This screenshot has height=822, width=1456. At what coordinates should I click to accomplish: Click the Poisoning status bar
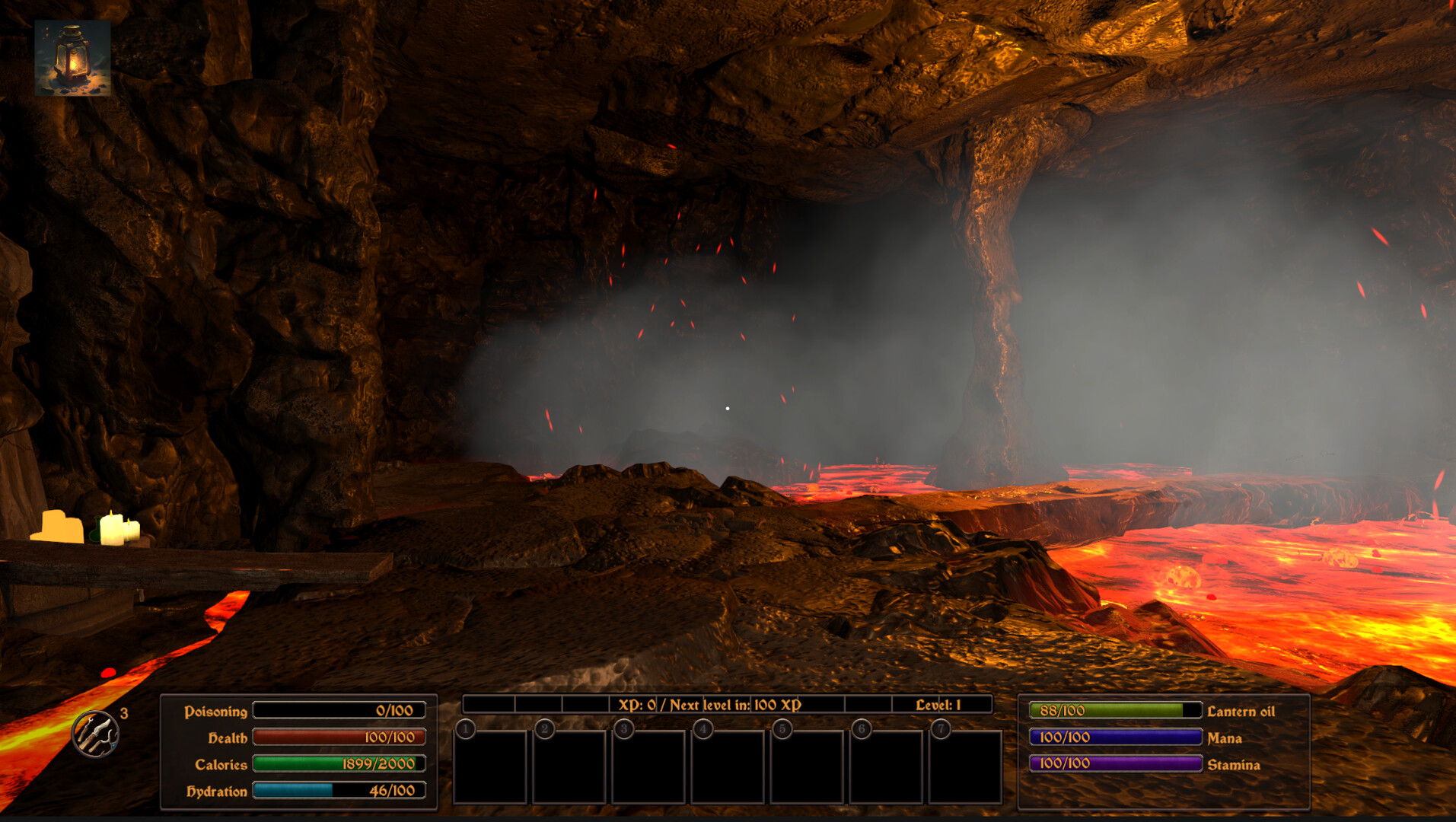pyautogui.click(x=338, y=710)
